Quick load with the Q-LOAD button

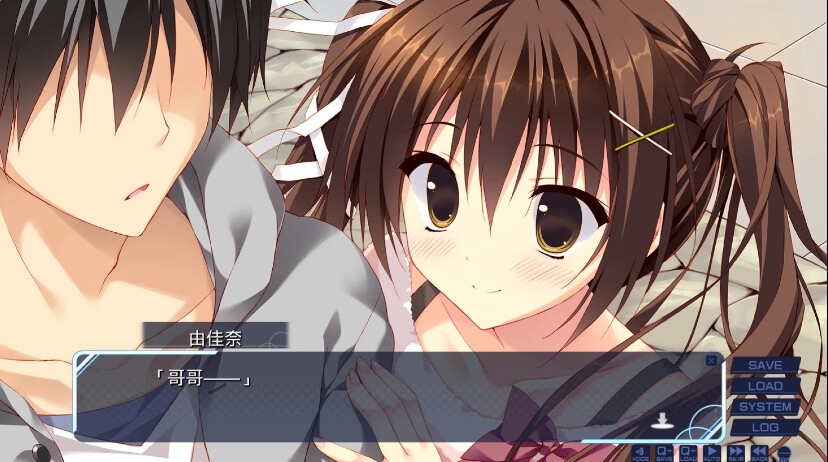point(688,453)
